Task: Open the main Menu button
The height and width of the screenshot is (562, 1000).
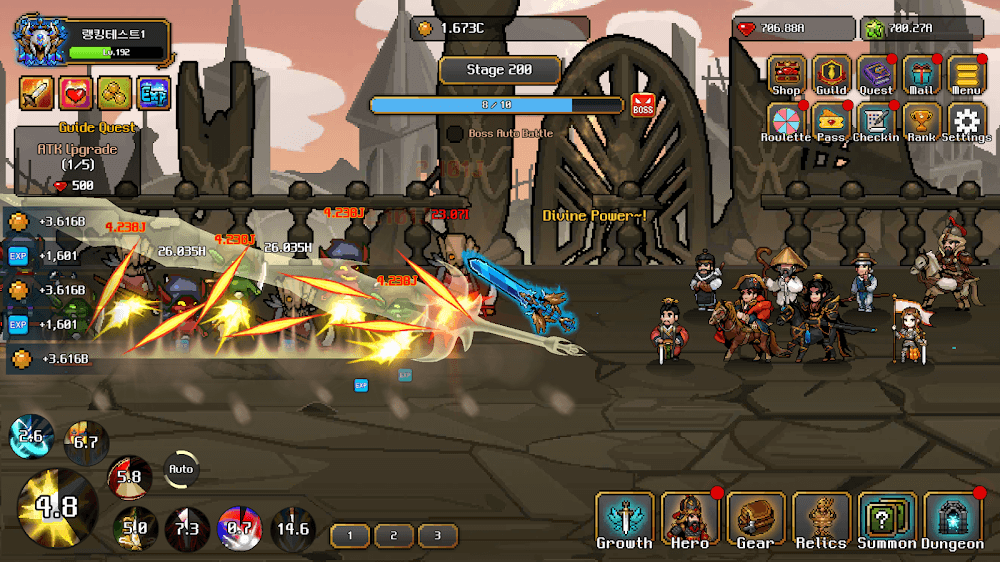Action: click(x=966, y=76)
